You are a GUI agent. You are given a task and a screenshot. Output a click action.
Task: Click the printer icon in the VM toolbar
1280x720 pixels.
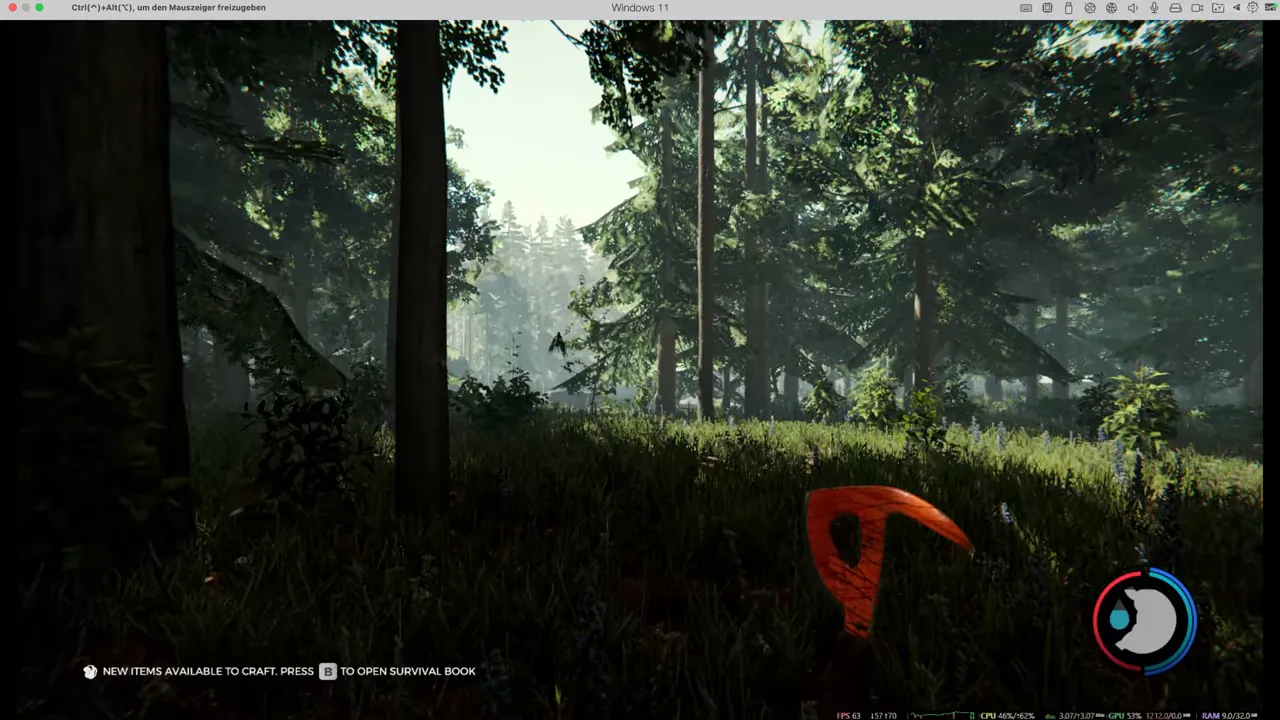(x=1175, y=8)
